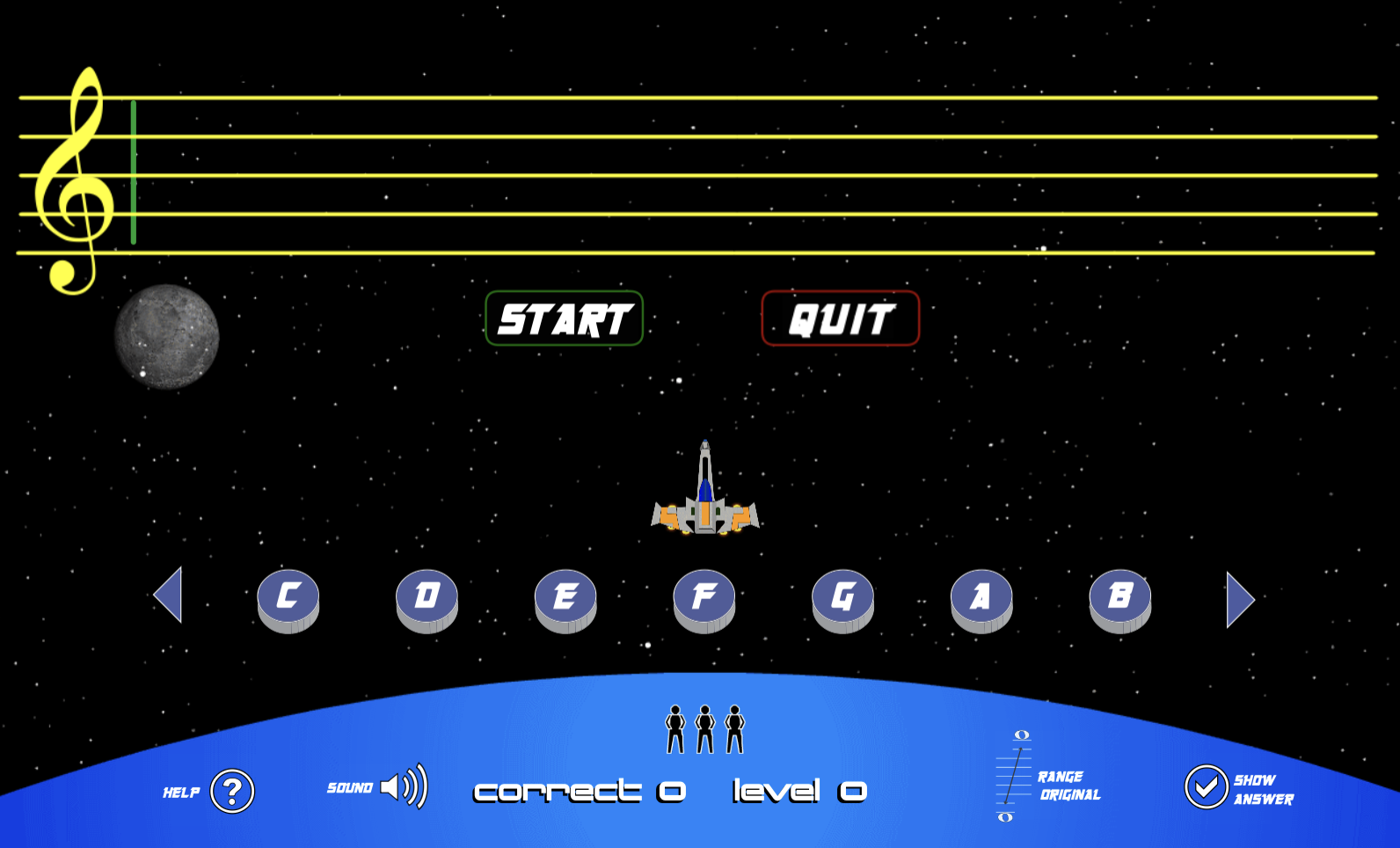Enable the Range Original setting
Viewport: 1400px width, 848px height.
(x=1068, y=786)
